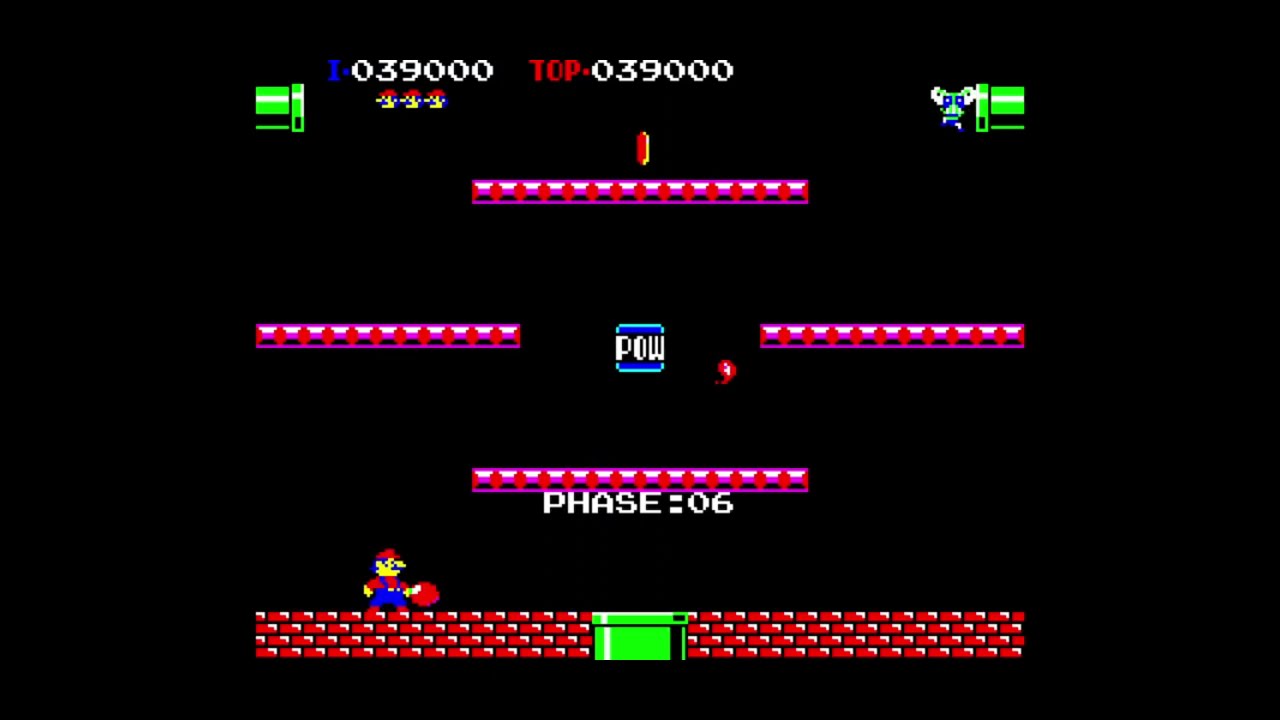Click the third Mario life icon
Screen dimensions: 1280x720
(436, 100)
